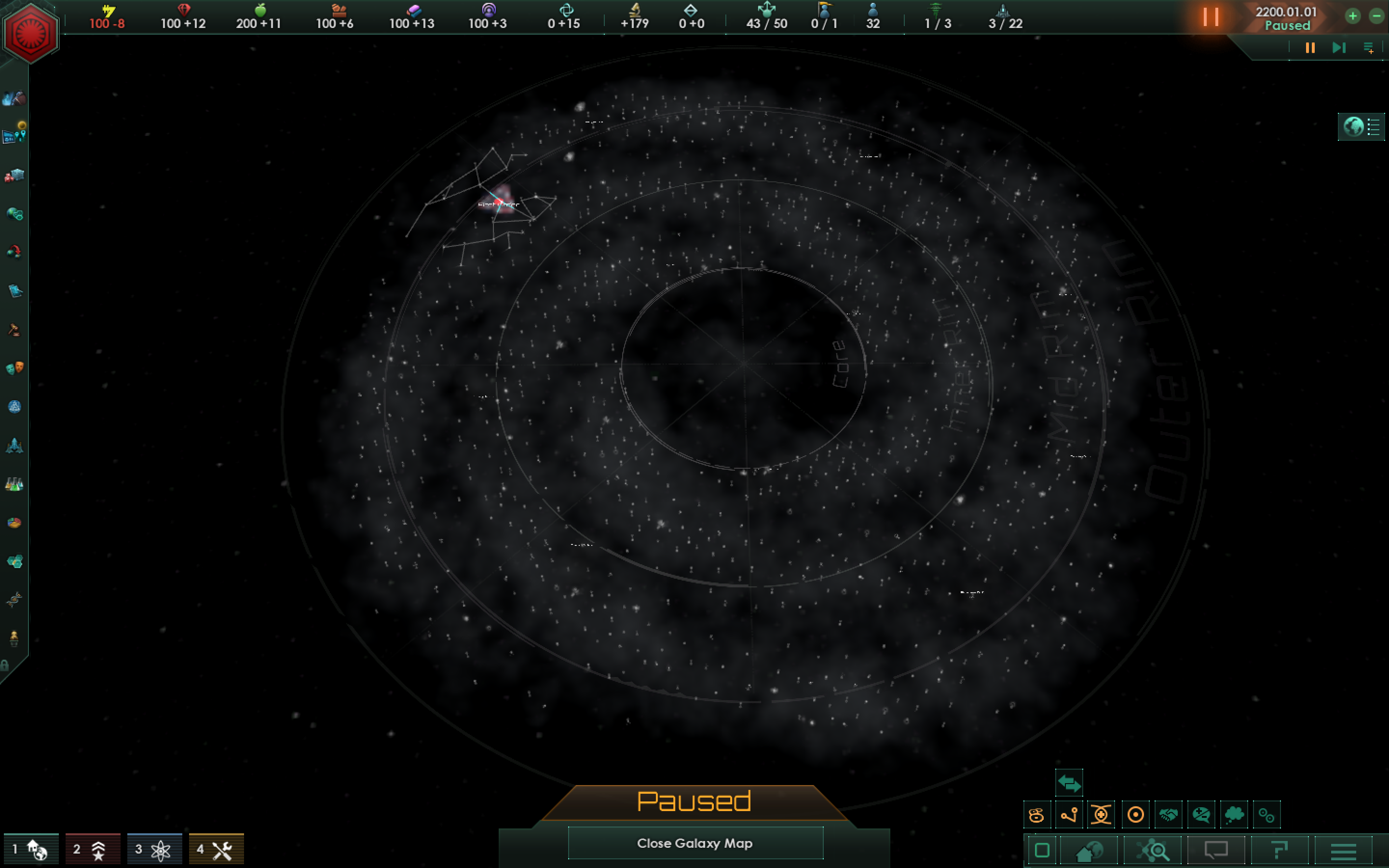Toggle pause with the top-right pause icon
The height and width of the screenshot is (868, 1389).
click(x=1310, y=48)
